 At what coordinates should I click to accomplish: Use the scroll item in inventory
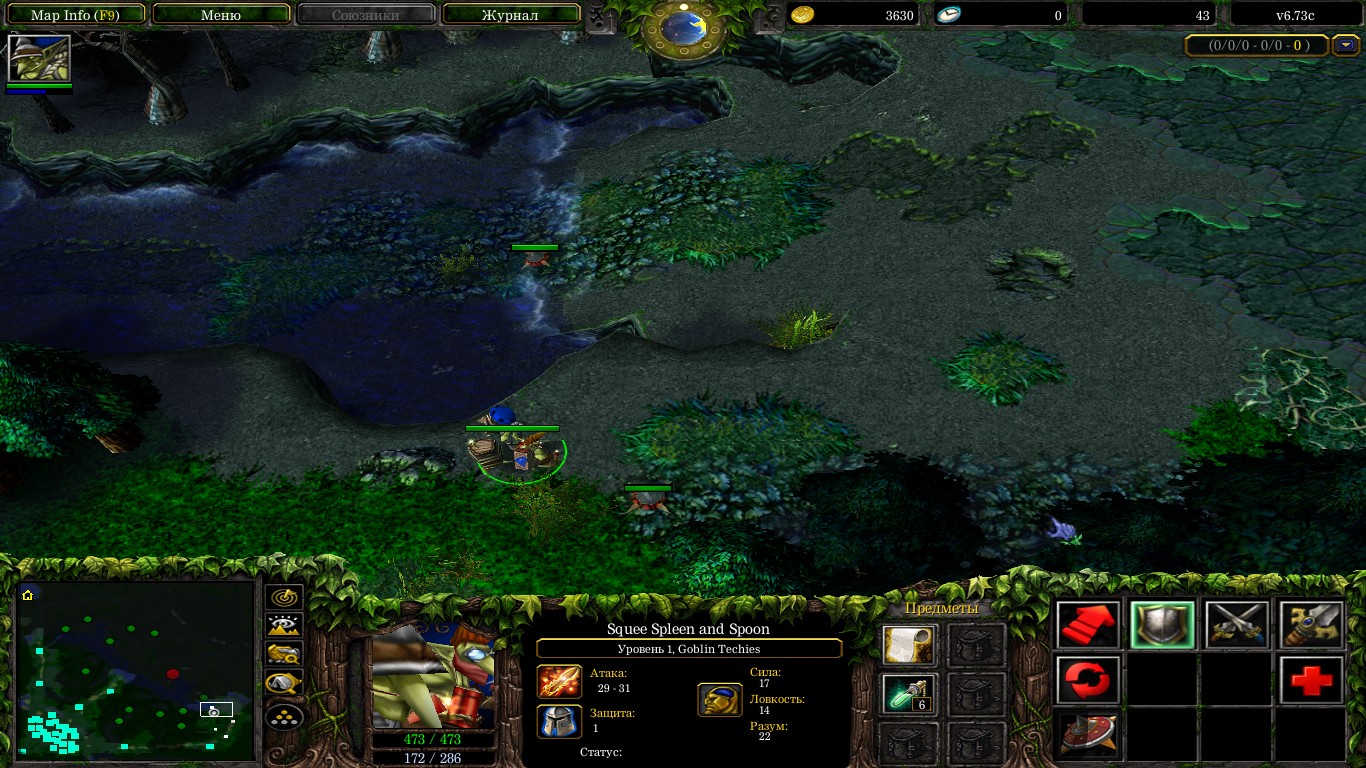(x=909, y=645)
